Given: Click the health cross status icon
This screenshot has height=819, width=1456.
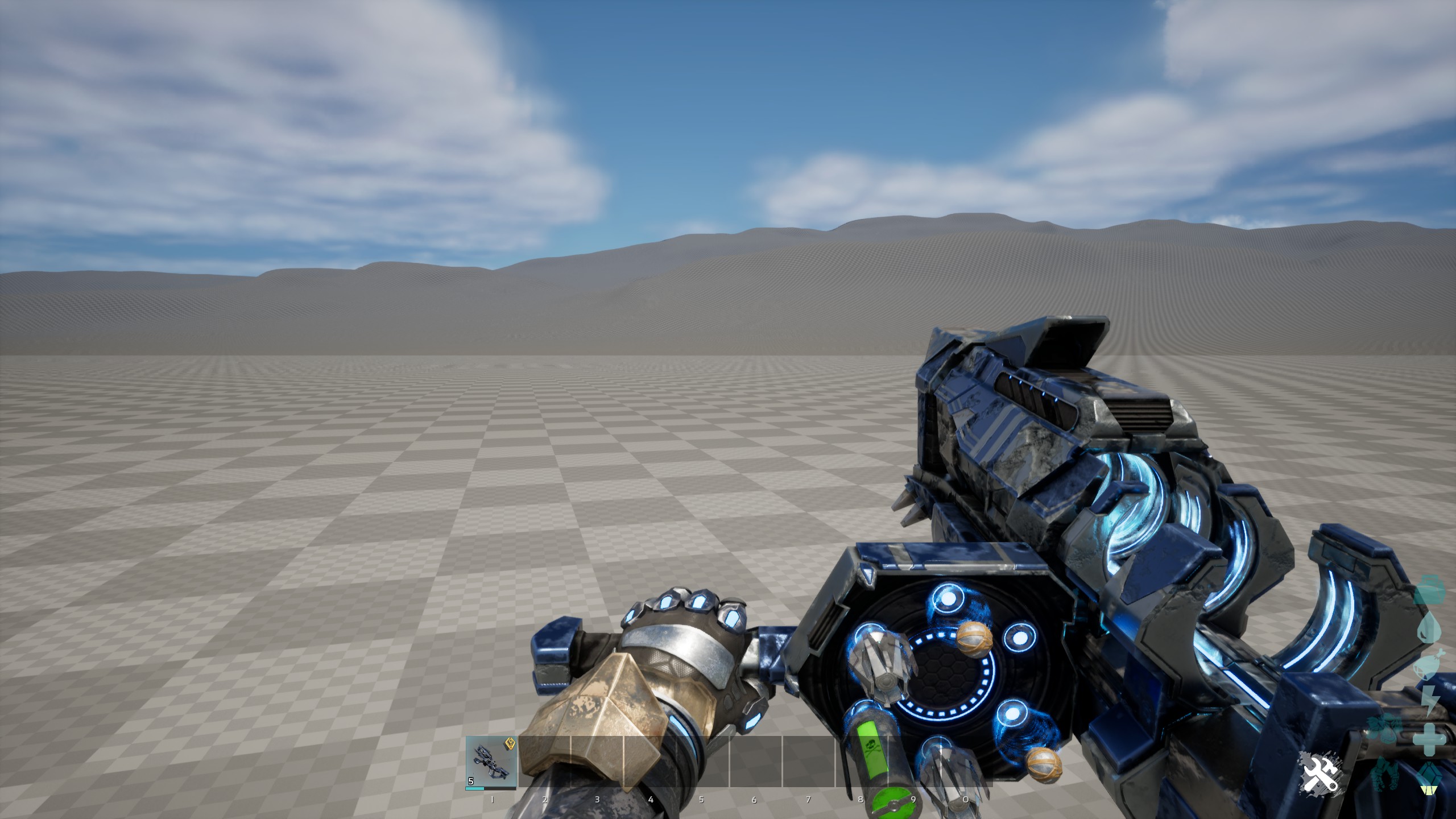Looking at the screenshot, I should 1429,739.
